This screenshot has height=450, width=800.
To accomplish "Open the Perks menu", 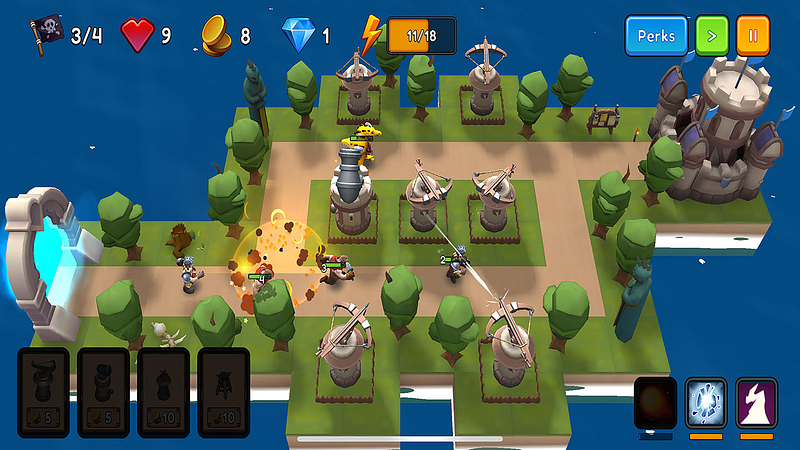I will [x=657, y=36].
